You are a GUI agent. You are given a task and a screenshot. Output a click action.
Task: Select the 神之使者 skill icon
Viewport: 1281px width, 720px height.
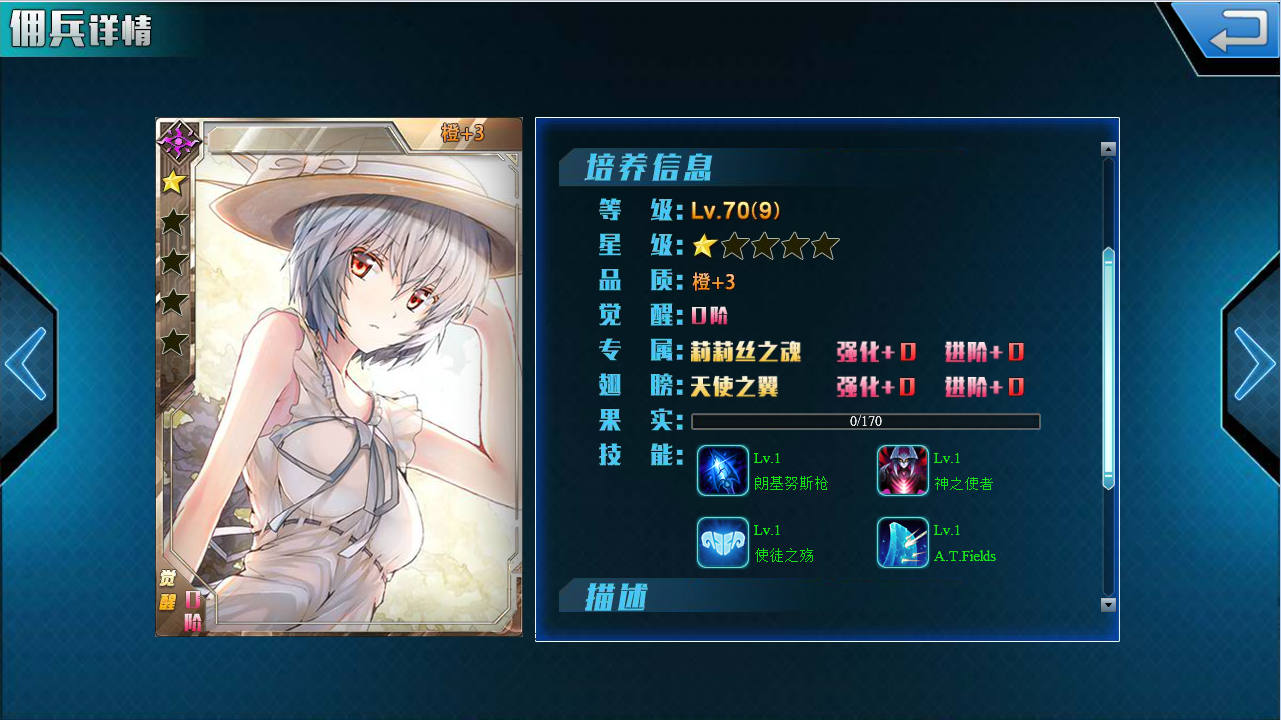[902, 470]
